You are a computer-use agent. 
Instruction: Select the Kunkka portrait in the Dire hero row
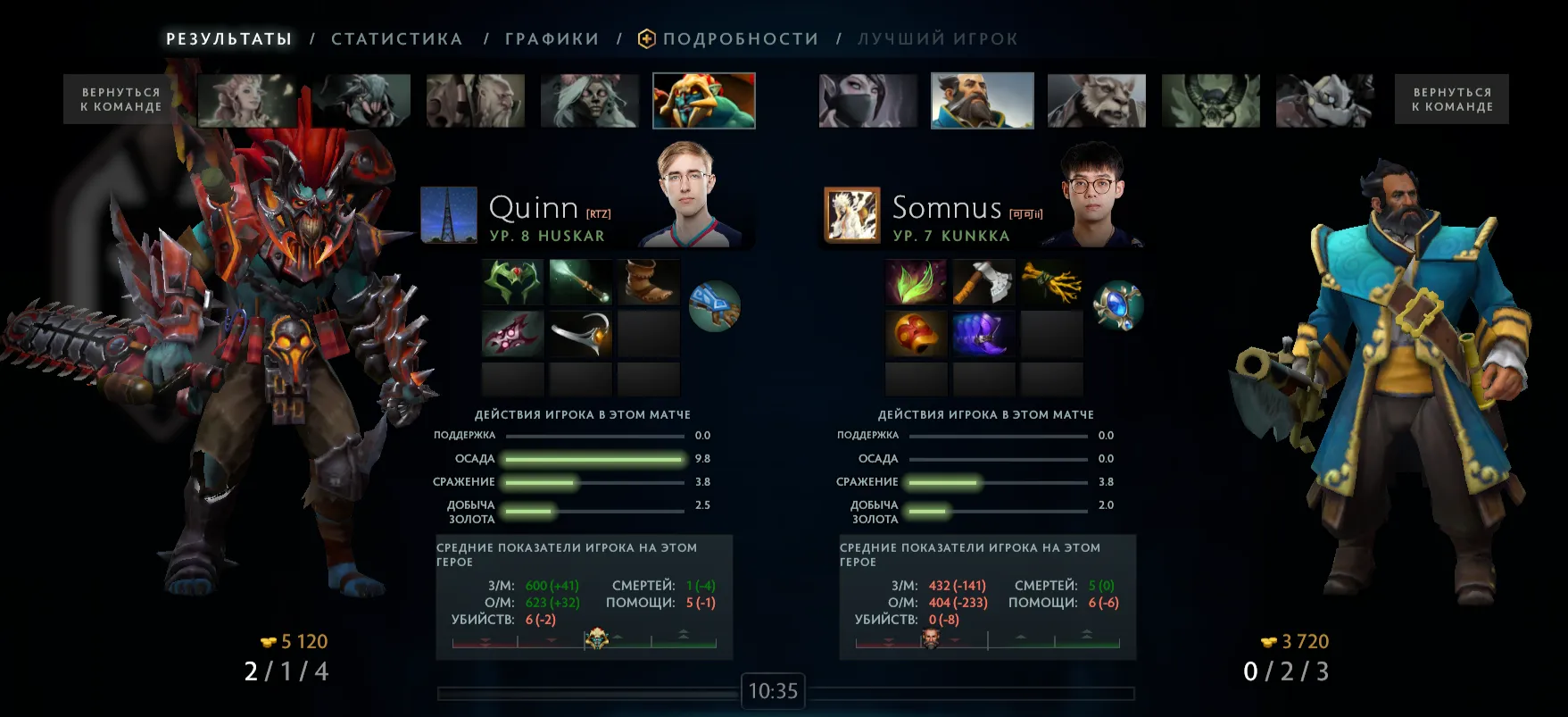coord(982,101)
